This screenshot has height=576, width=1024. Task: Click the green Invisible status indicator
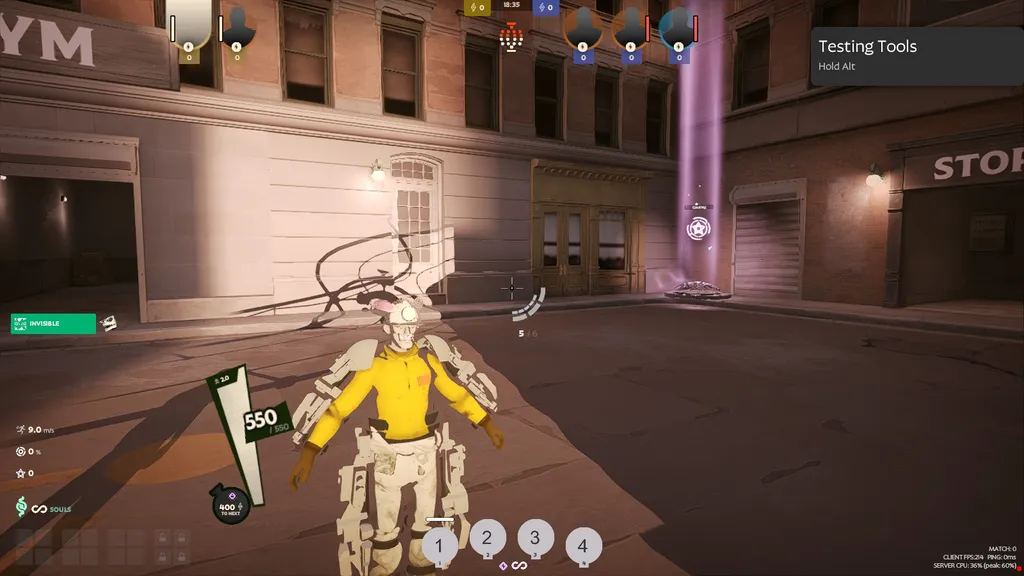pos(54,323)
